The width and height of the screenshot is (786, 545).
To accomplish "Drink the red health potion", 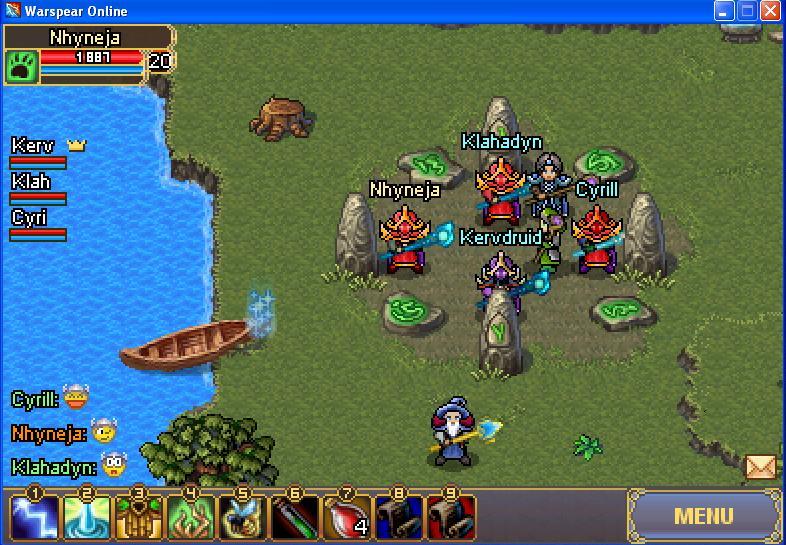I will 346,518.
